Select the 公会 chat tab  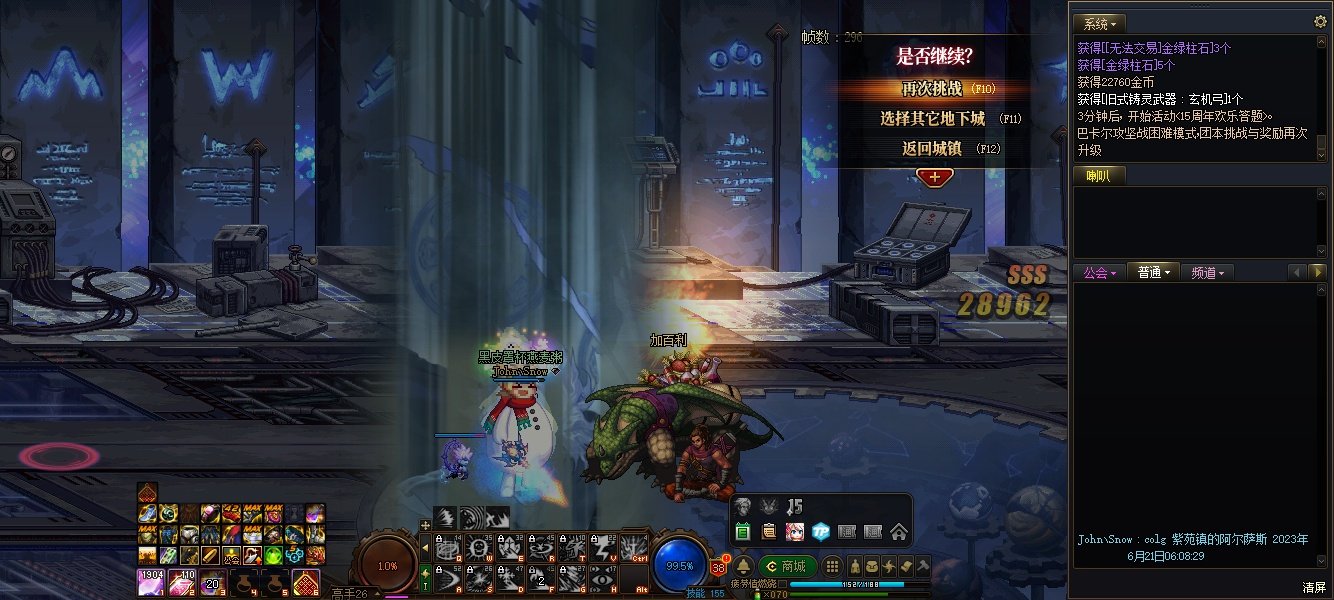pos(1099,272)
